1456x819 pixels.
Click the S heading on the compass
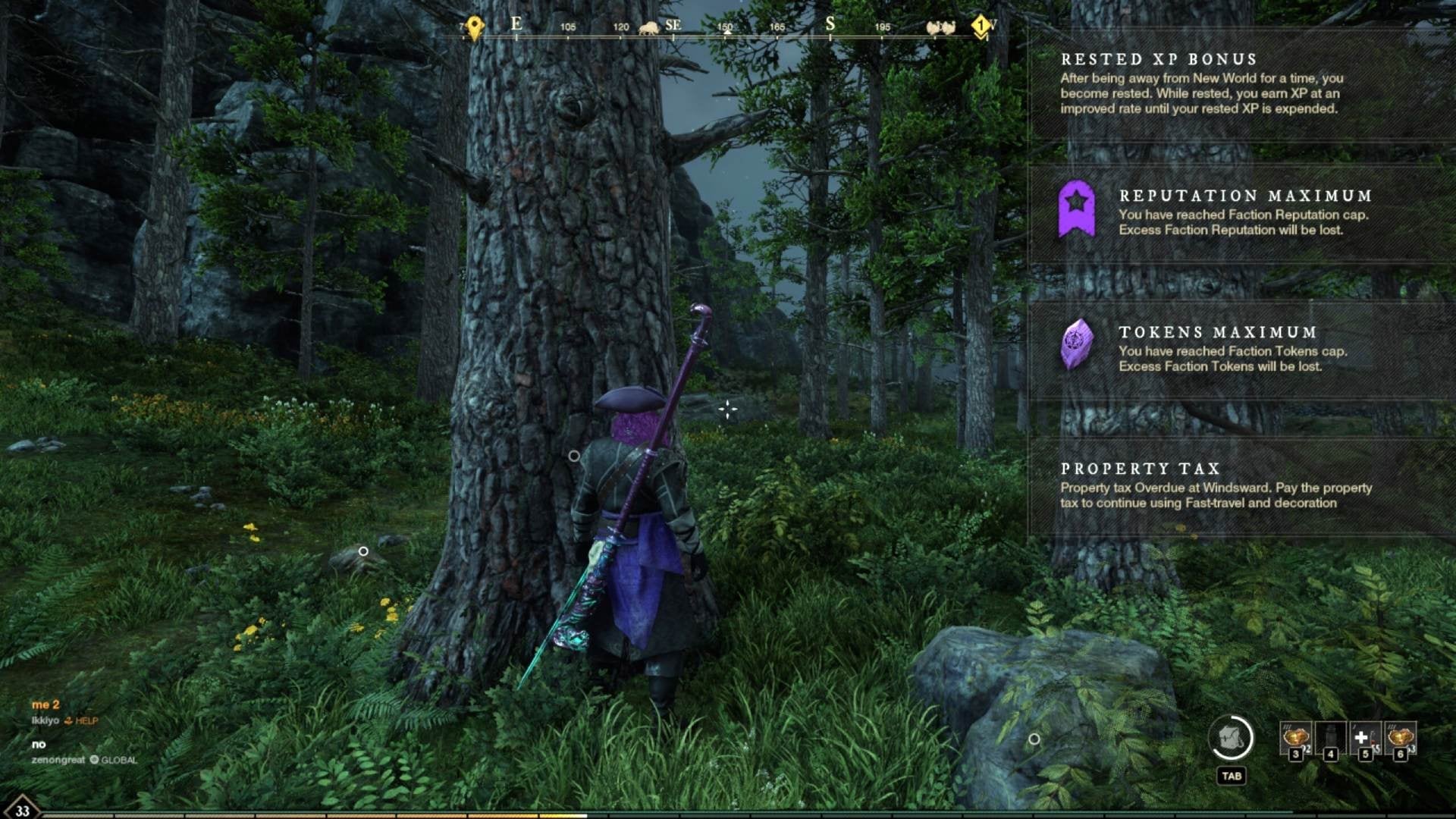click(830, 25)
